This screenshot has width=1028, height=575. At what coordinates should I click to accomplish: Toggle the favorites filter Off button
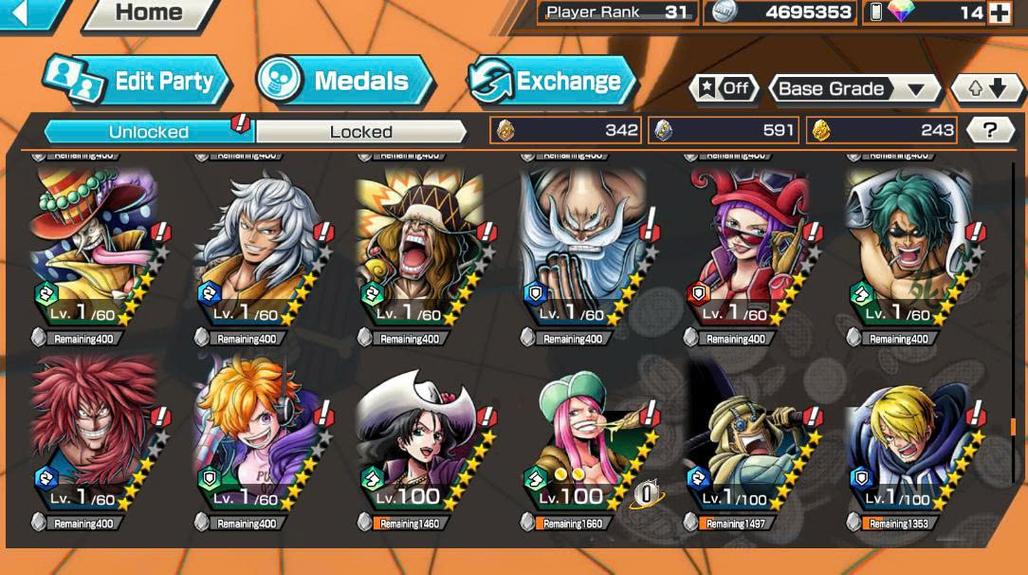pos(723,88)
